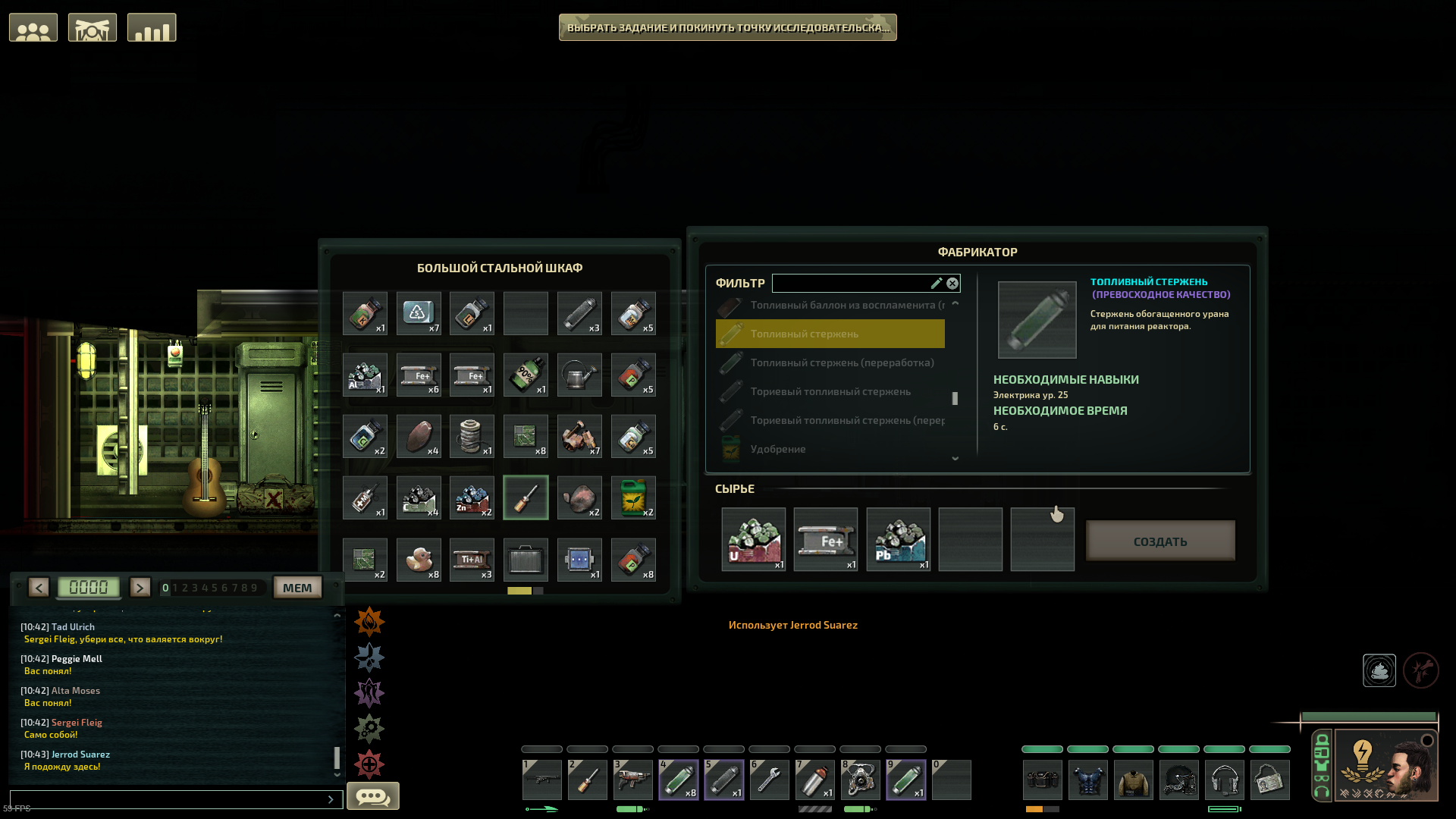Select the rubber duck in the steel cabinet
The image size is (1456, 819).
(419, 560)
